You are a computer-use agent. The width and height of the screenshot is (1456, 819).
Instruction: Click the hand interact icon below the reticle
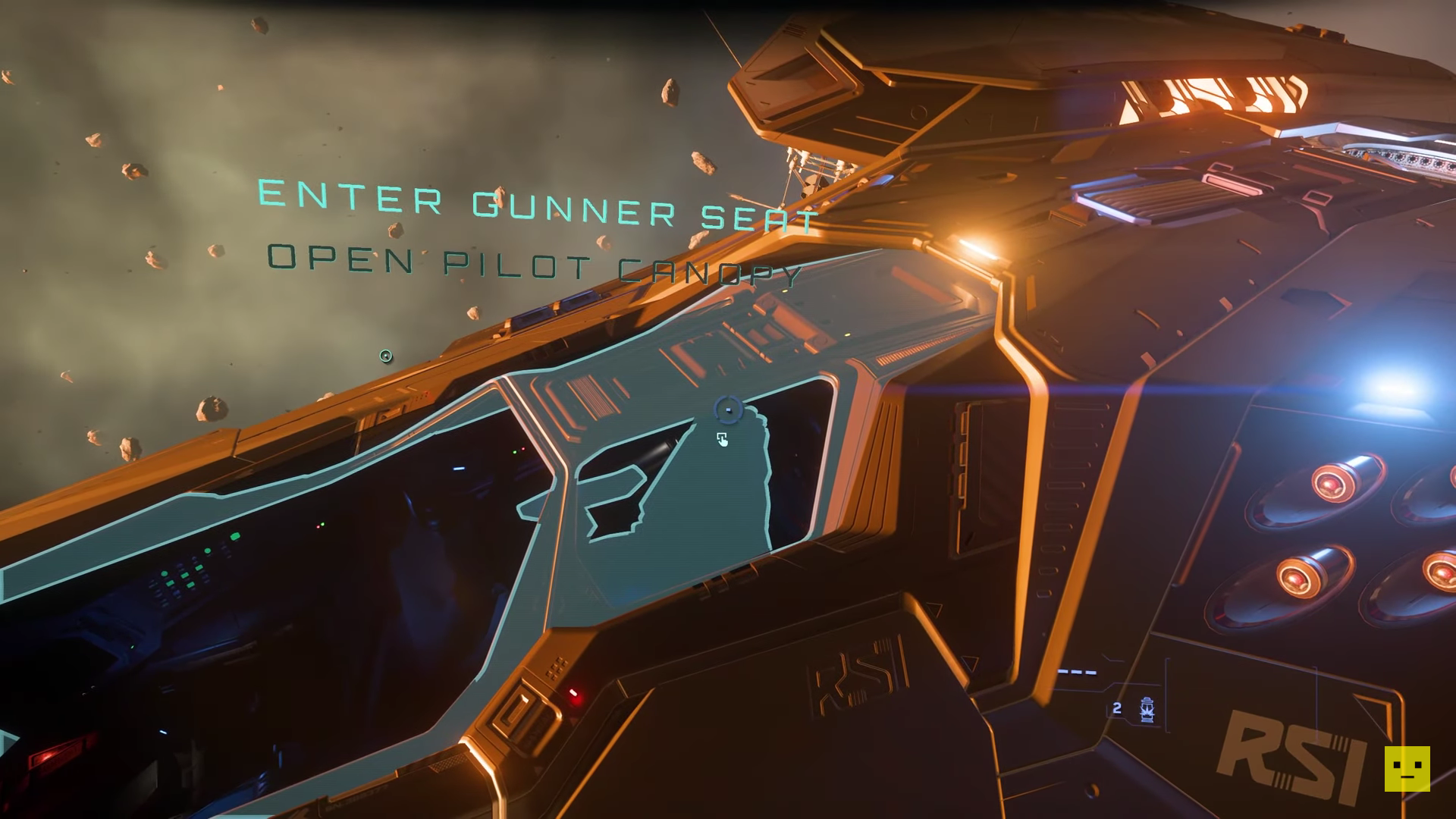[x=723, y=440]
